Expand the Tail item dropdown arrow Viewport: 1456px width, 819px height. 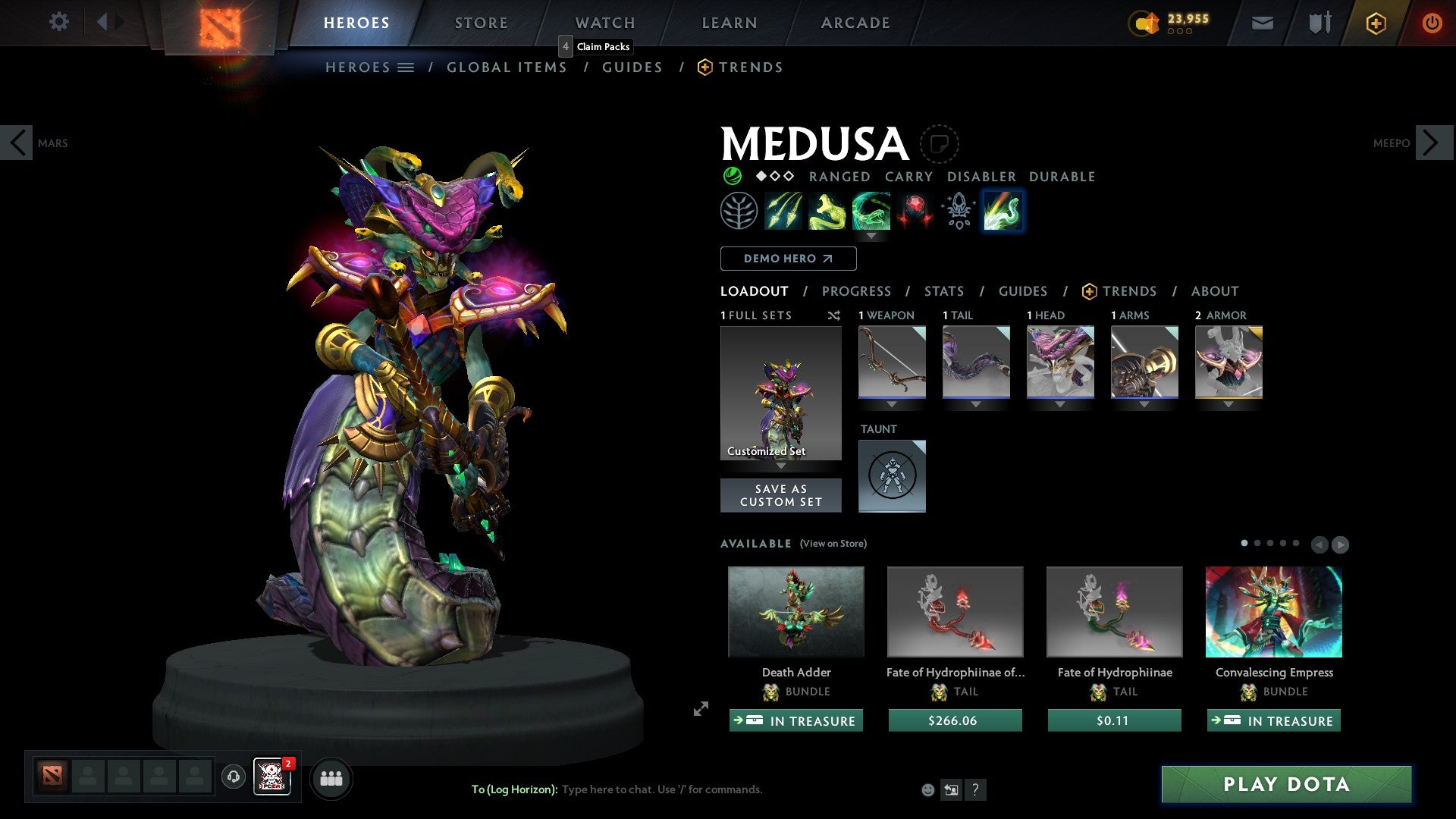click(976, 404)
